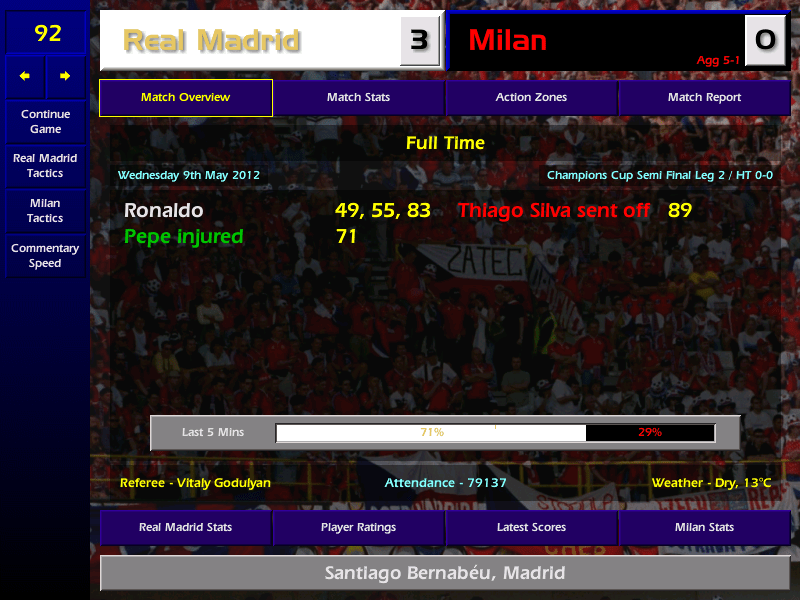800x600 pixels.
Task: Open Real Madrid Tactics
Action: [x=45, y=166]
